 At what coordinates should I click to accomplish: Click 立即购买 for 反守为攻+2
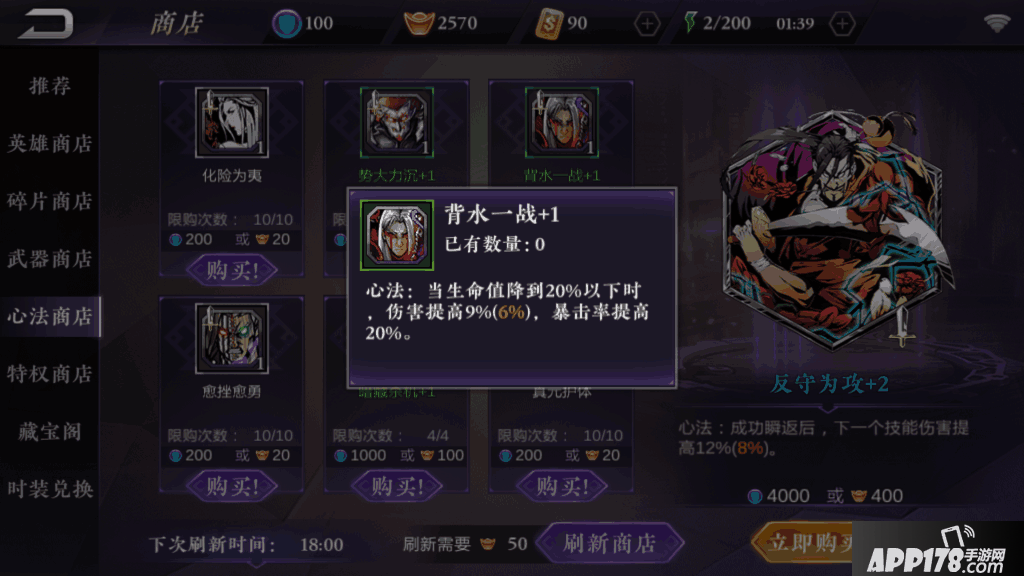804,542
